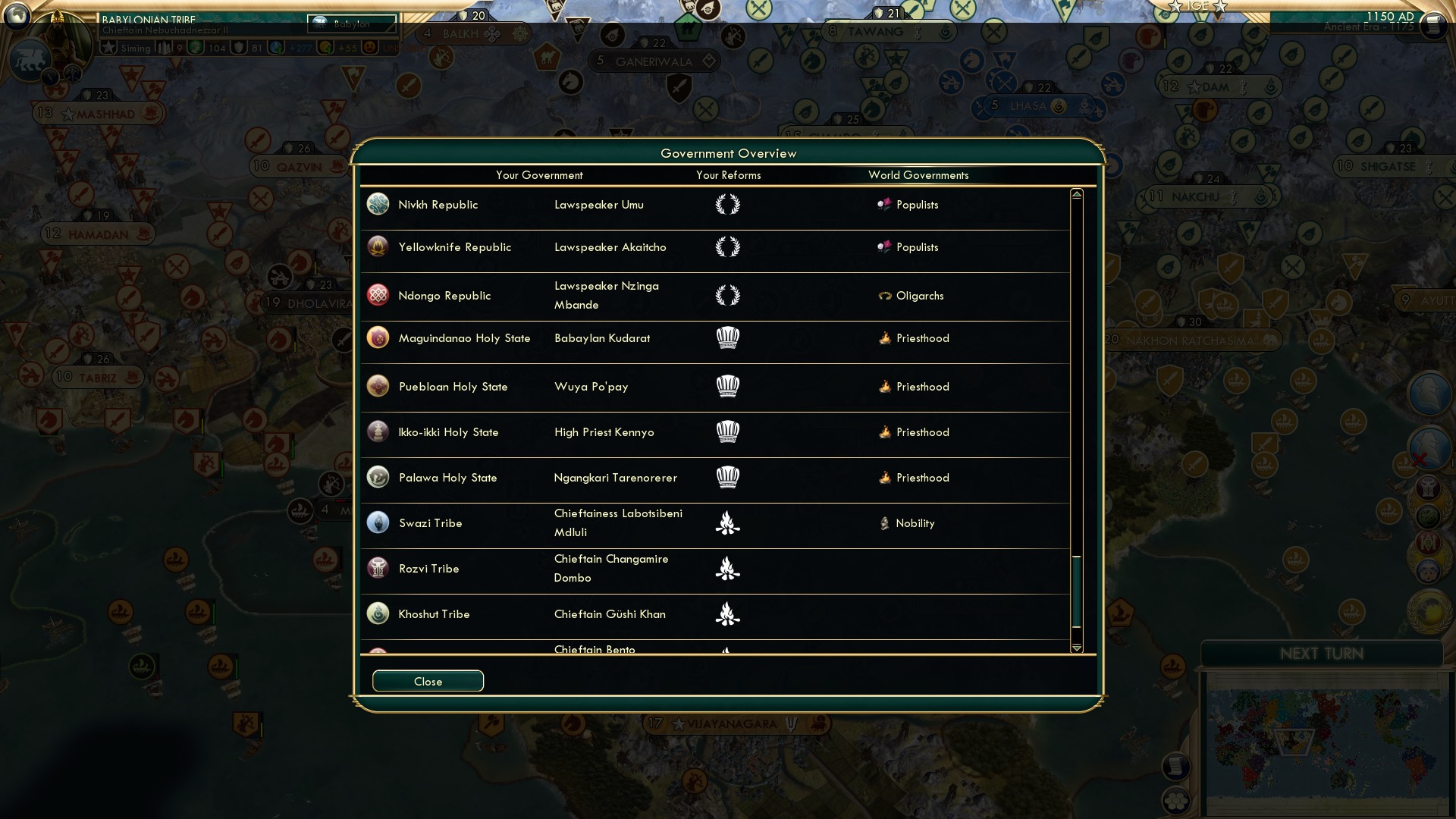Click the Next Turn button

[x=1323, y=654]
